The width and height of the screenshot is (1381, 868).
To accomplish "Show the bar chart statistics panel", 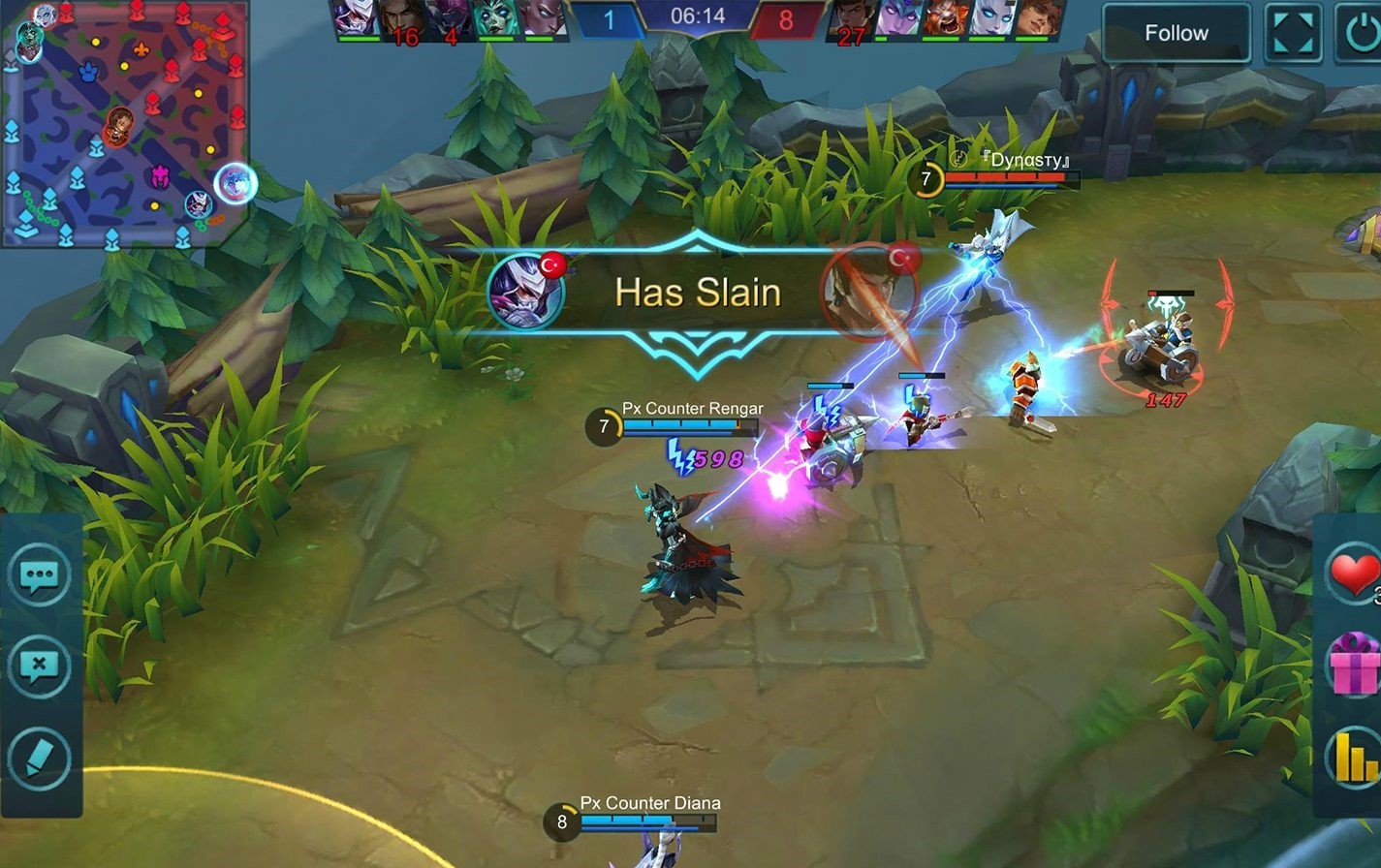I will pyautogui.click(x=1355, y=756).
